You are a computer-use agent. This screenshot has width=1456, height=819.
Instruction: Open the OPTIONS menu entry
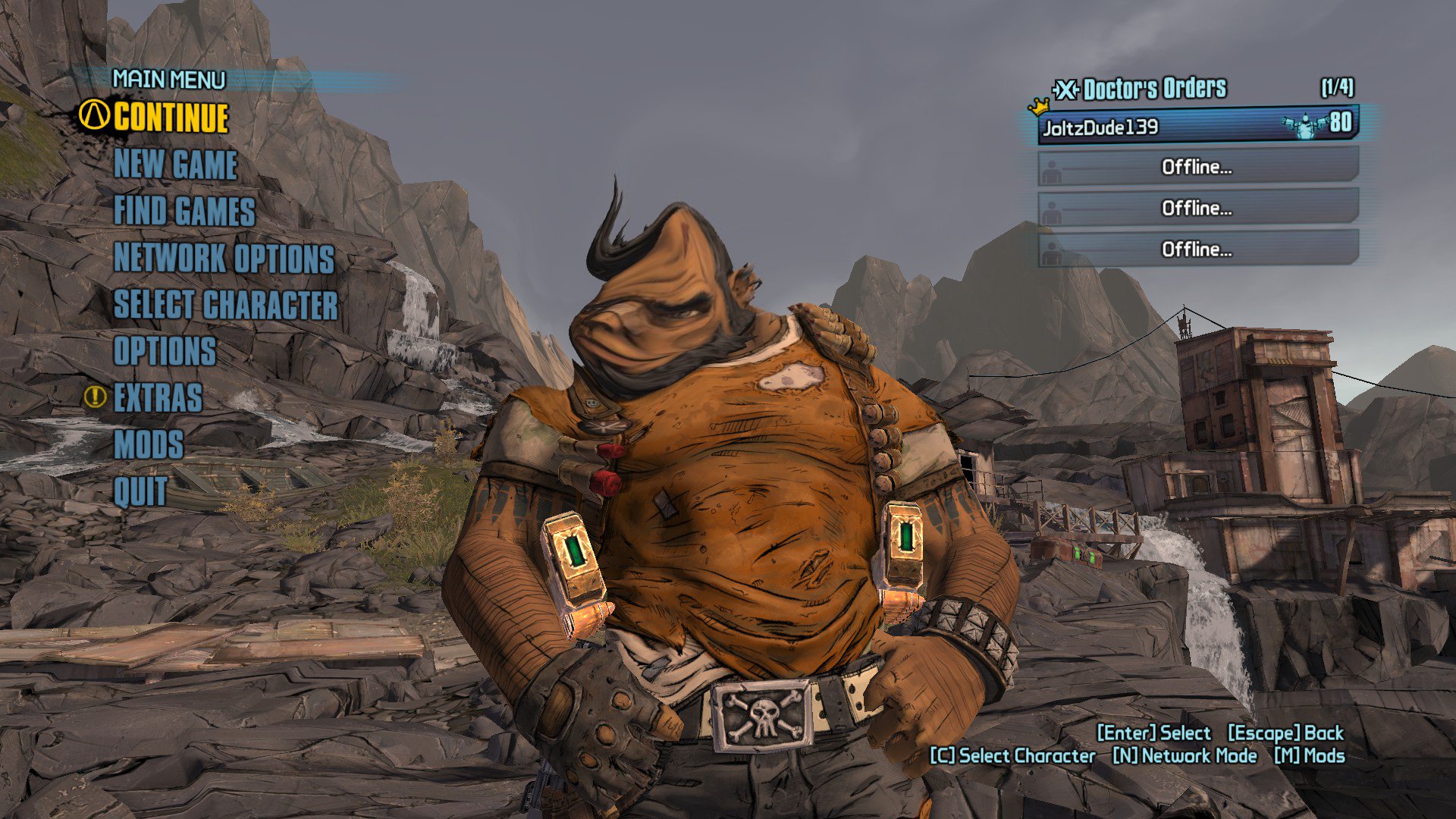click(164, 350)
